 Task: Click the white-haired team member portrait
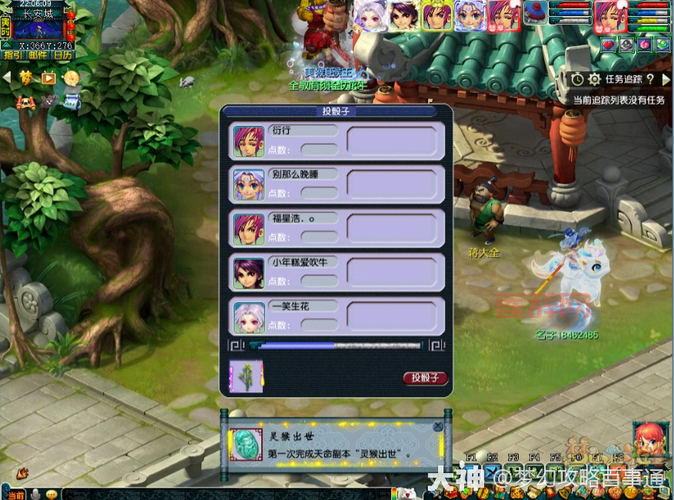click(368, 14)
